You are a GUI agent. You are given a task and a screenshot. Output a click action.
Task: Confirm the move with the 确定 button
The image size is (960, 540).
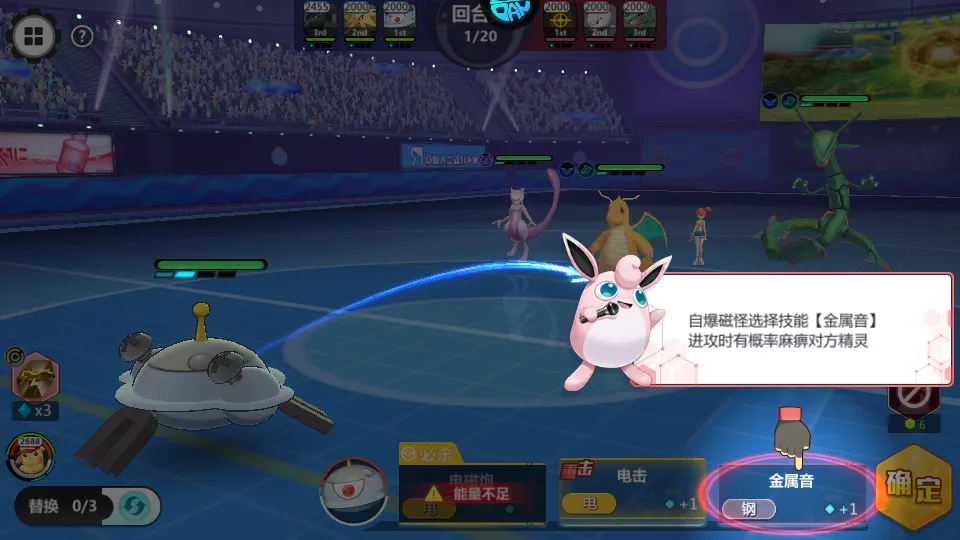point(914,489)
